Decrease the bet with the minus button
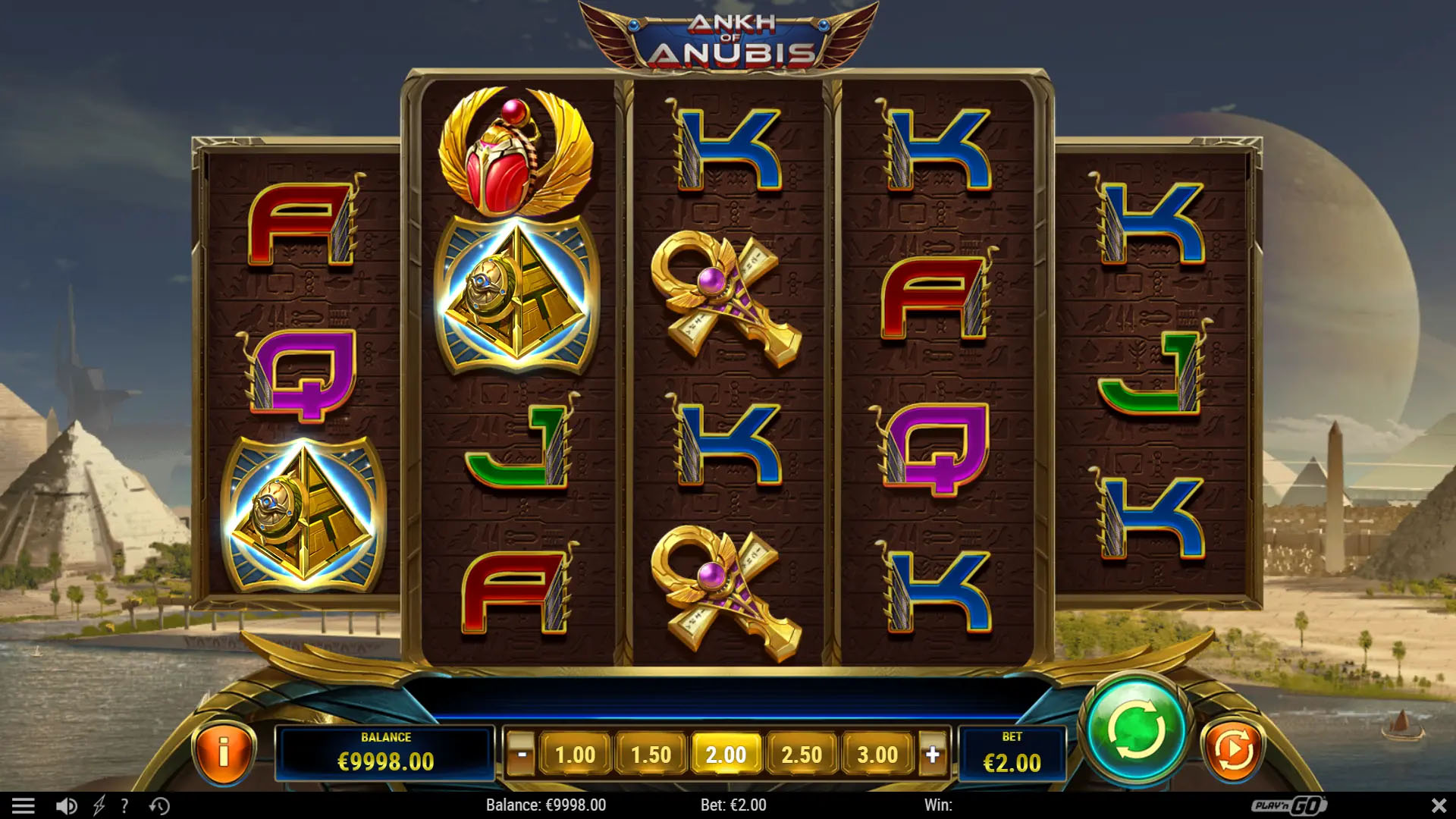The height and width of the screenshot is (819, 1456). tap(521, 755)
